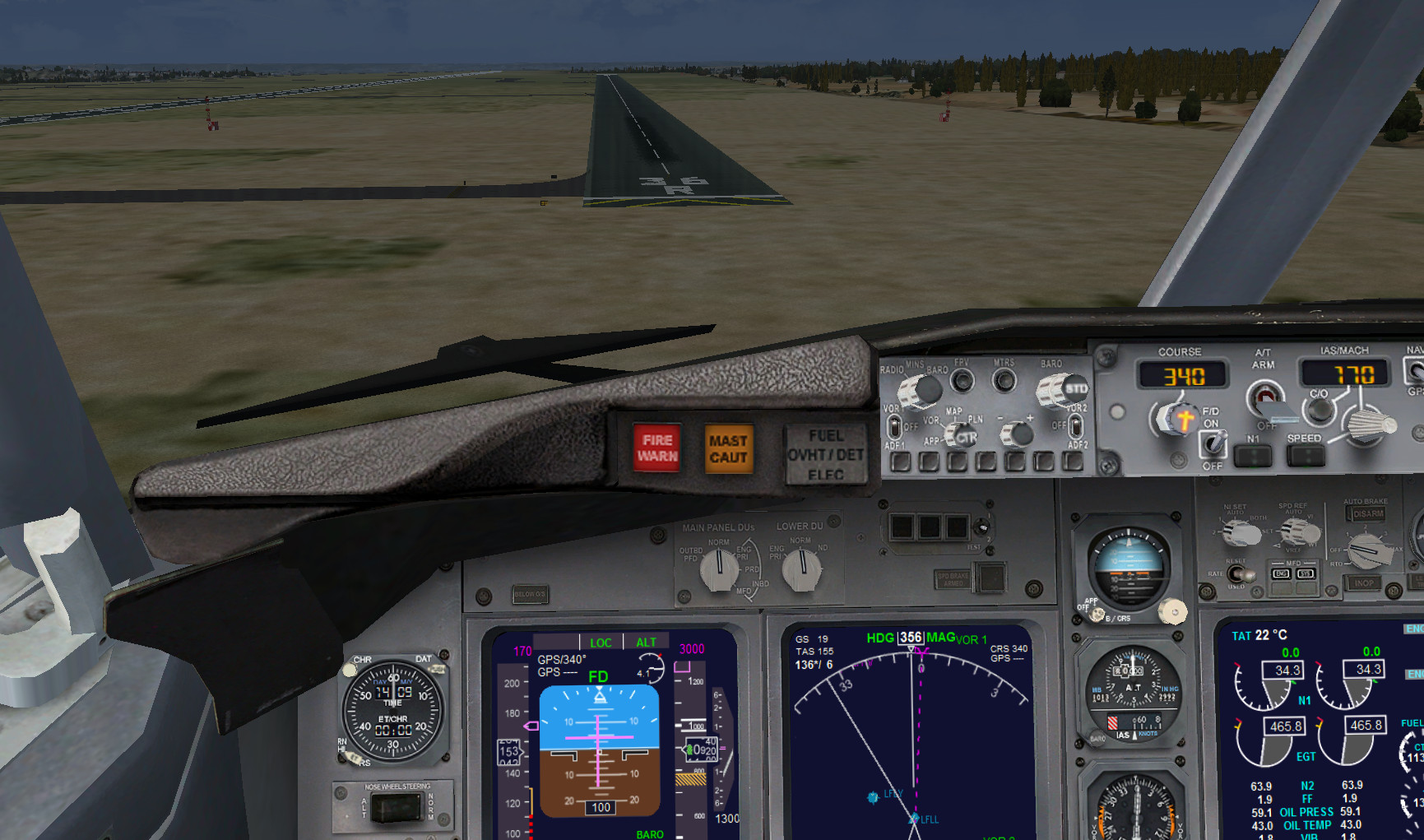Click the C/O changeover button
The image size is (1424, 840).
click(x=1319, y=408)
